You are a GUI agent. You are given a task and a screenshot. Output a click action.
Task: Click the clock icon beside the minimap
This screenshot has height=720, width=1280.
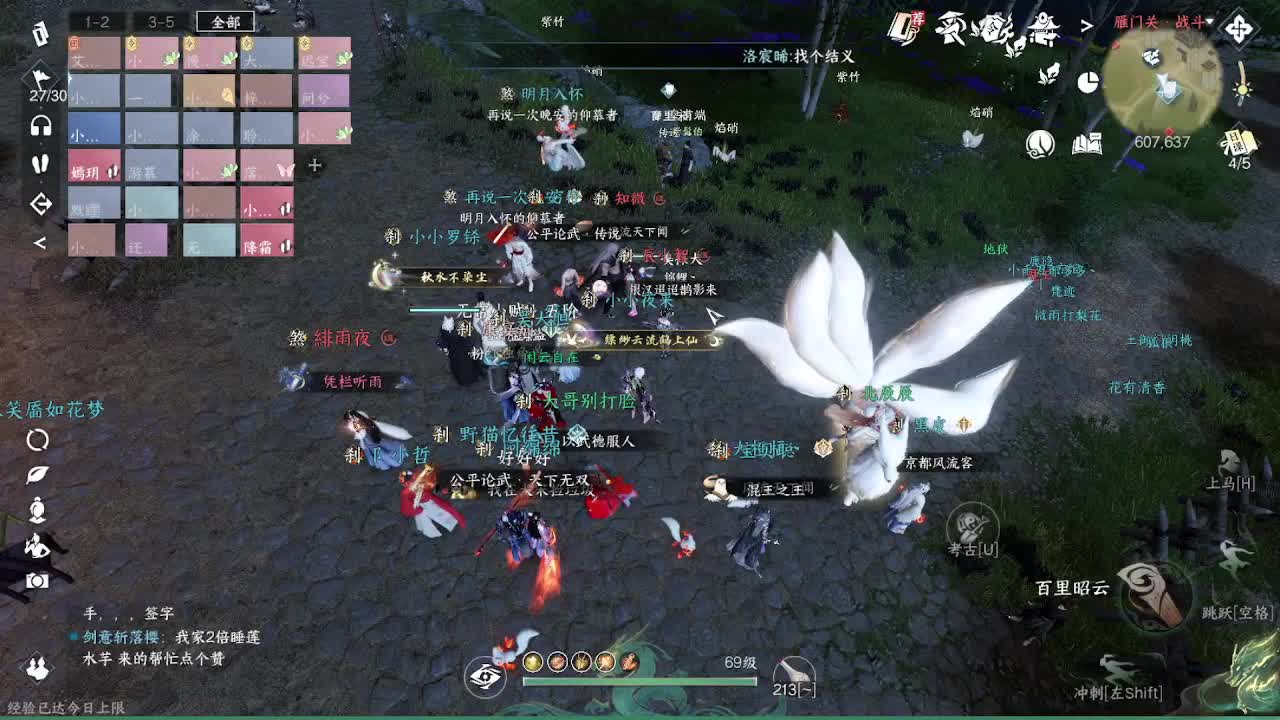tap(1040, 143)
